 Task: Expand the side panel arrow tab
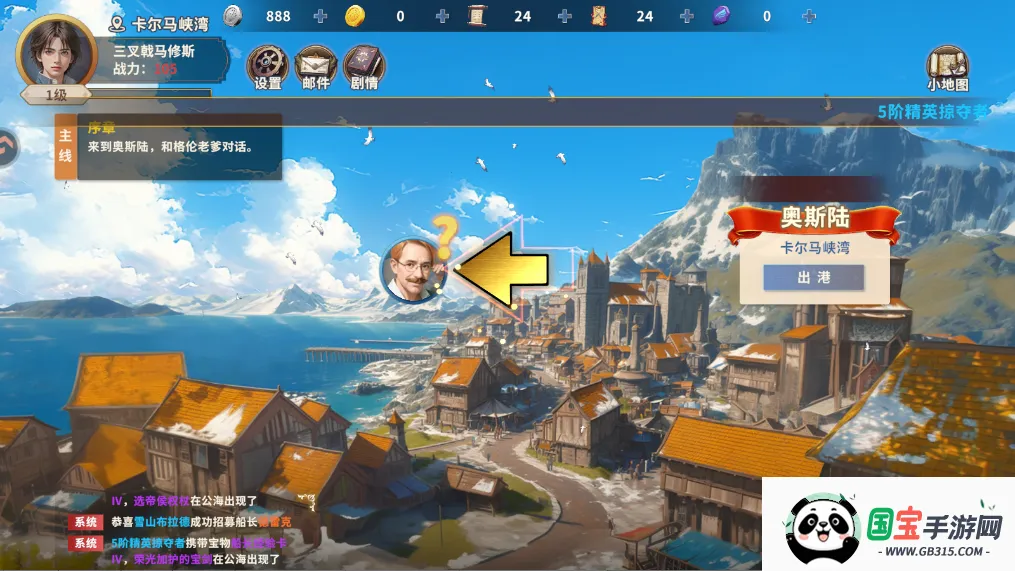[8, 148]
